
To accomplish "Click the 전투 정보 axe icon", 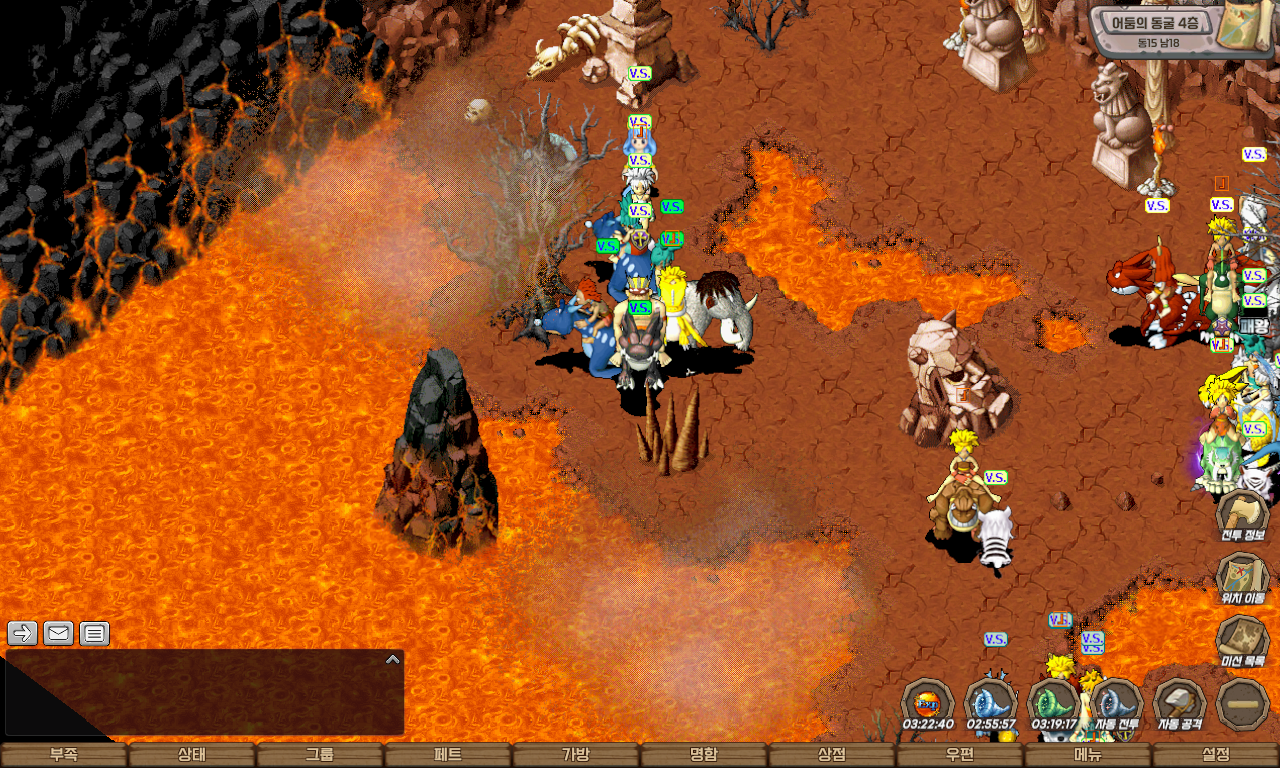I will point(1242,514).
